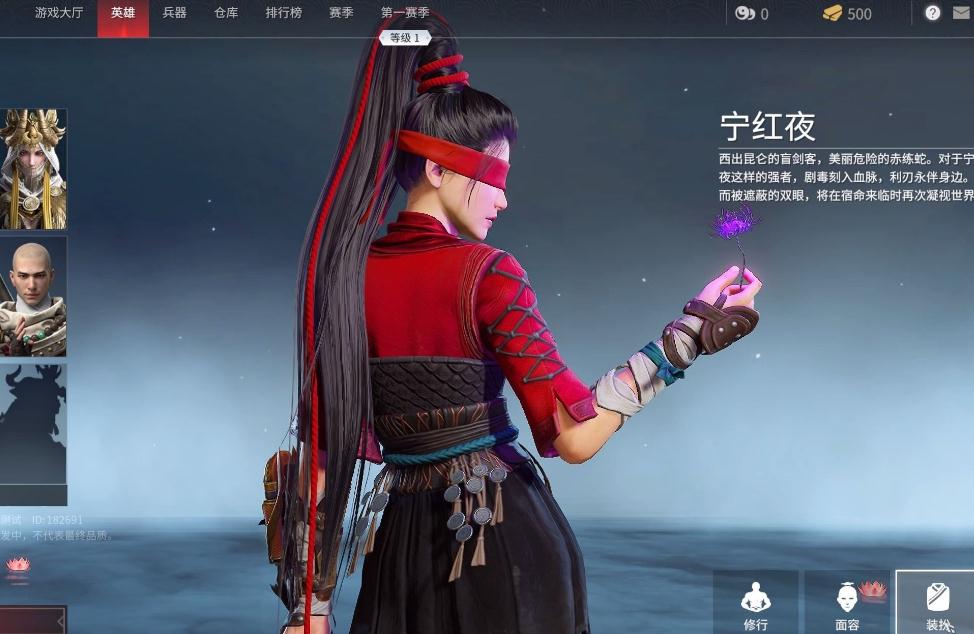Open the 游戏大厅 lobby tab
Viewport: 974px width, 634px height.
(59, 13)
